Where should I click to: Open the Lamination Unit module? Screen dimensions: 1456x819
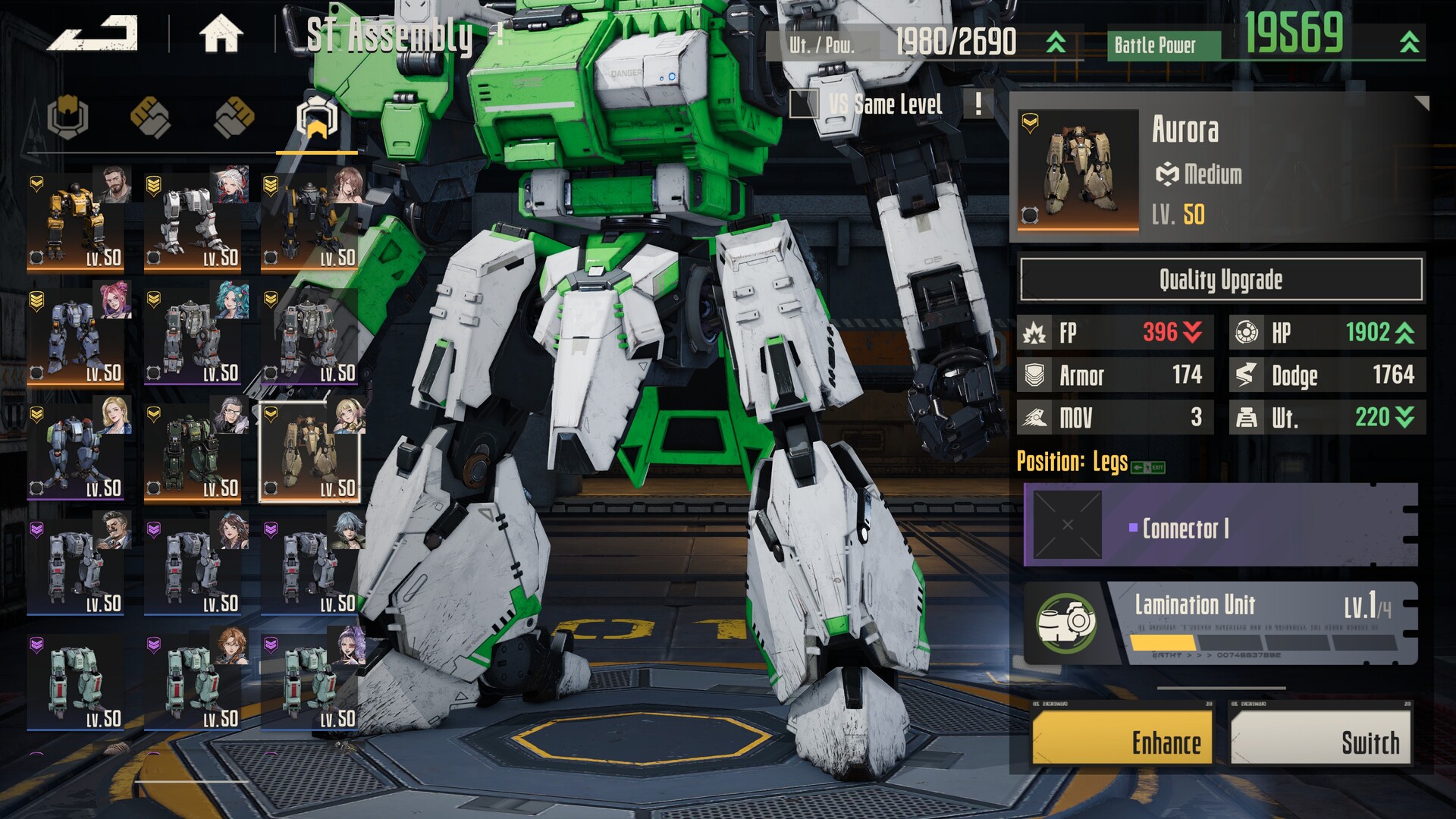click(1220, 623)
